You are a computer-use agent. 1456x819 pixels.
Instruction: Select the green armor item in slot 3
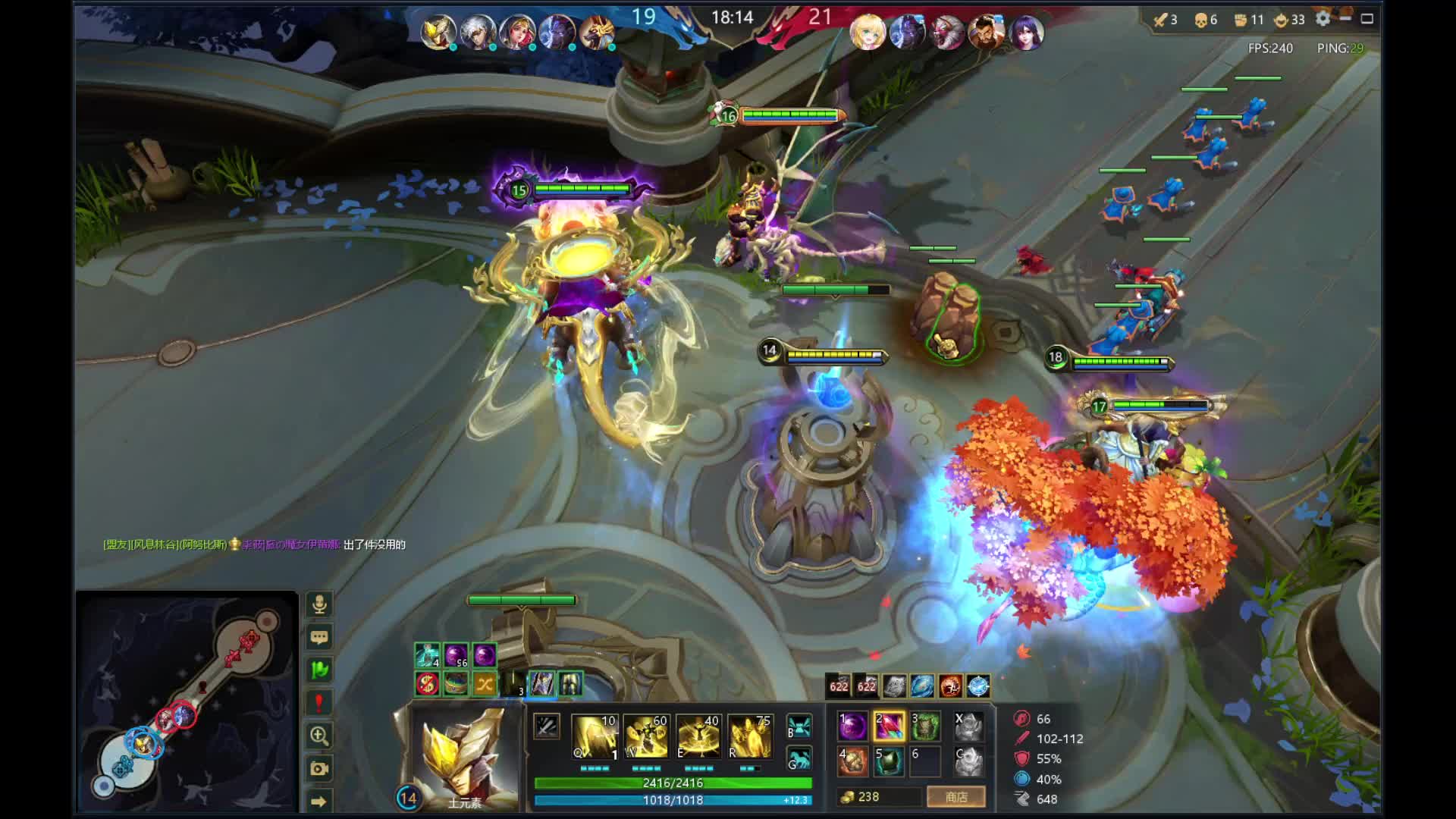click(x=925, y=726)
